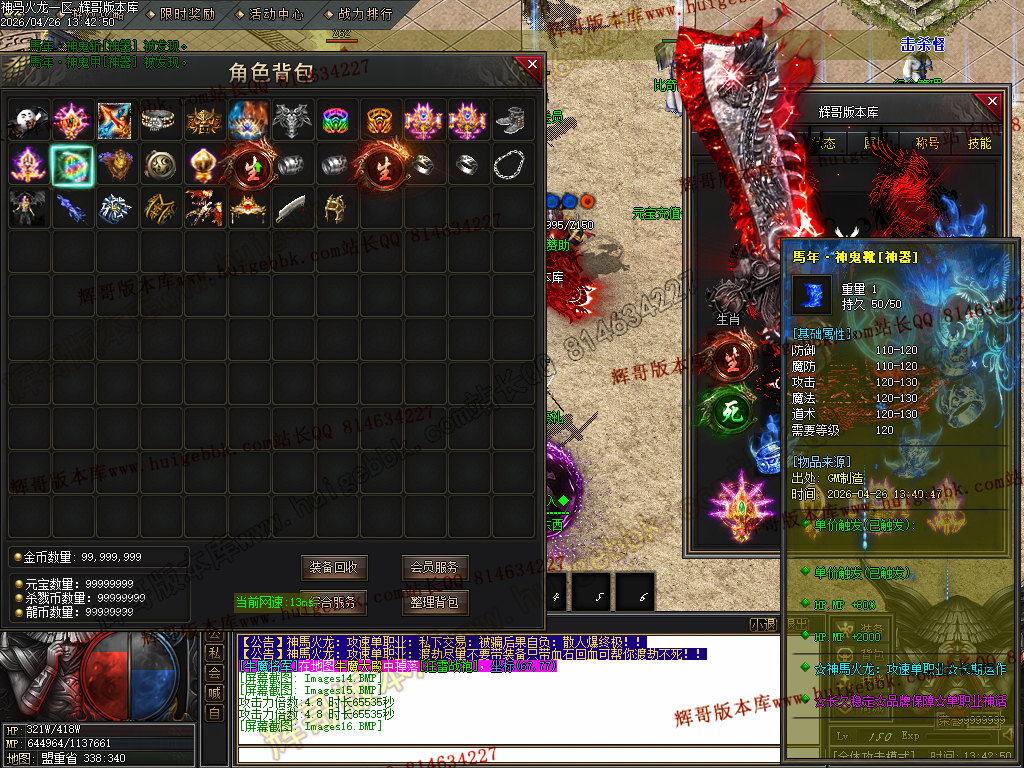The height and width of the screenshot is (768, 1024).
Task: Open the 状态 status tab
Action: coord(826,143)
